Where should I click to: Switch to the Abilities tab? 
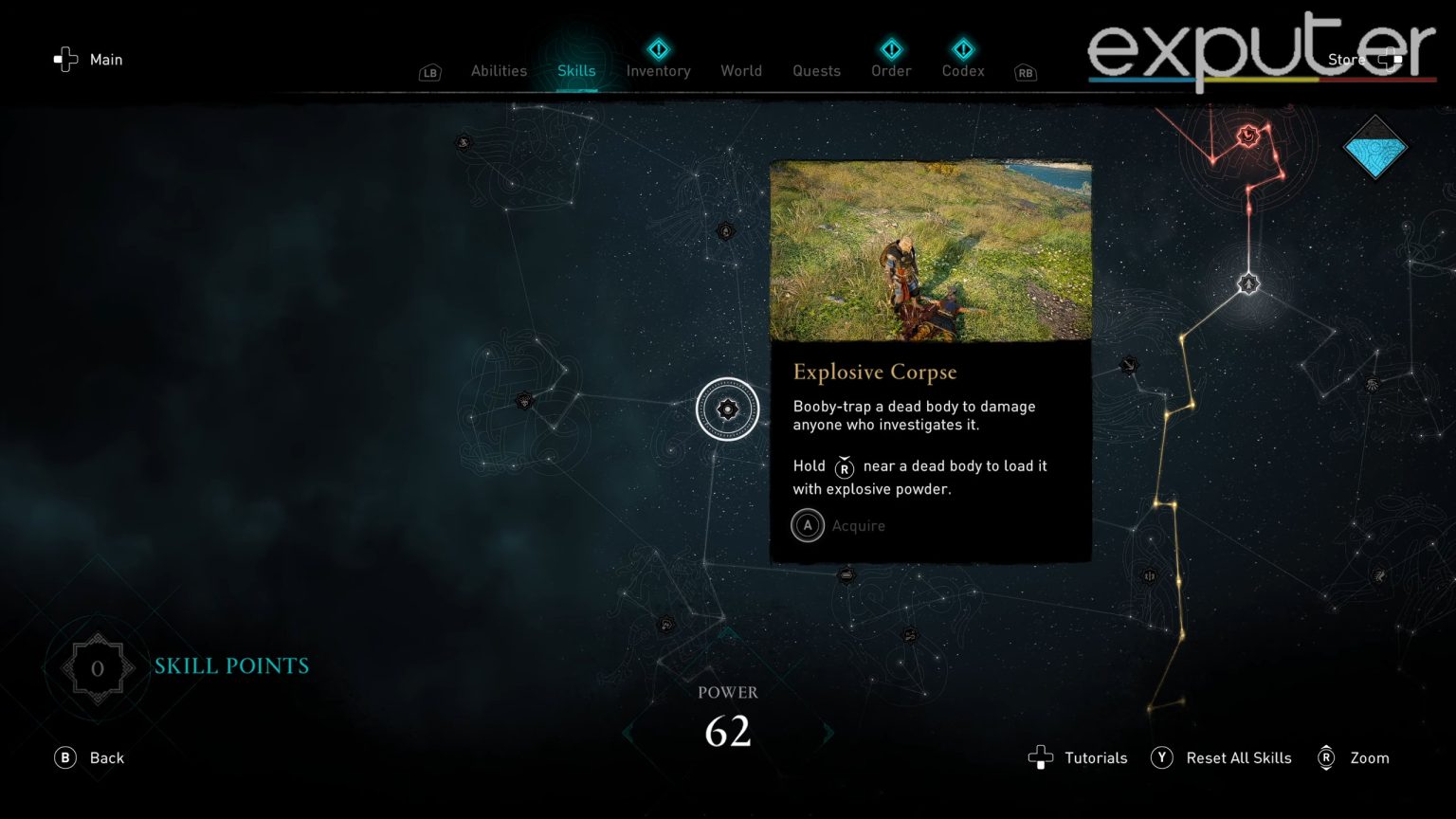pos(499,70)
